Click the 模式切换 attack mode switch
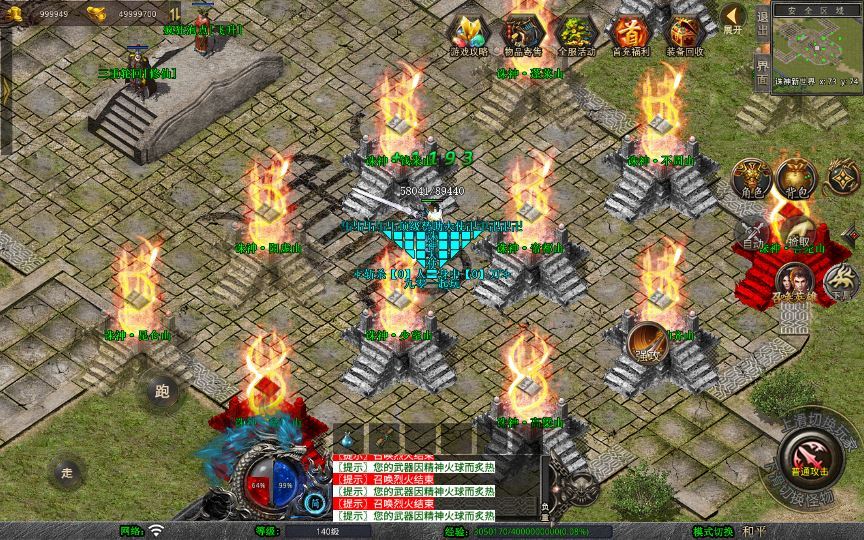The height and width of the screenshot is (540, 864). pyautogui.click(x=713, y=531)
